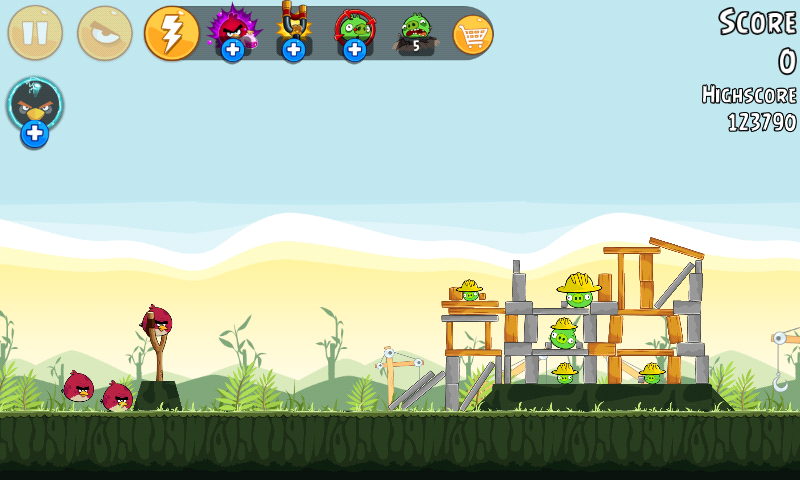The image size is (800, 480).
Task: Select the King Sling slingshot power-up
Action: coord(293,32)
